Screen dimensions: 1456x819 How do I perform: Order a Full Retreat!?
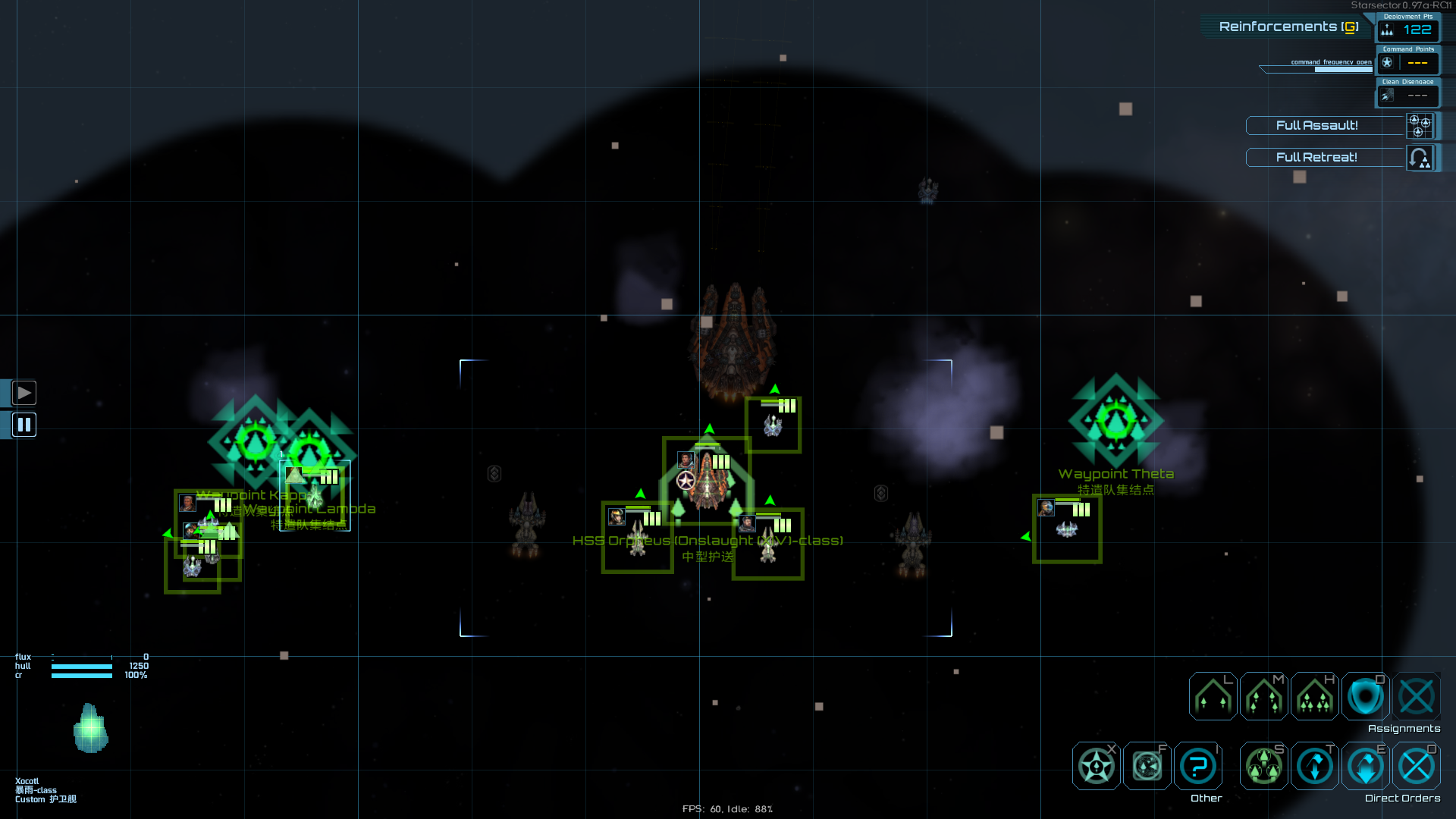tap(1317, 157)
